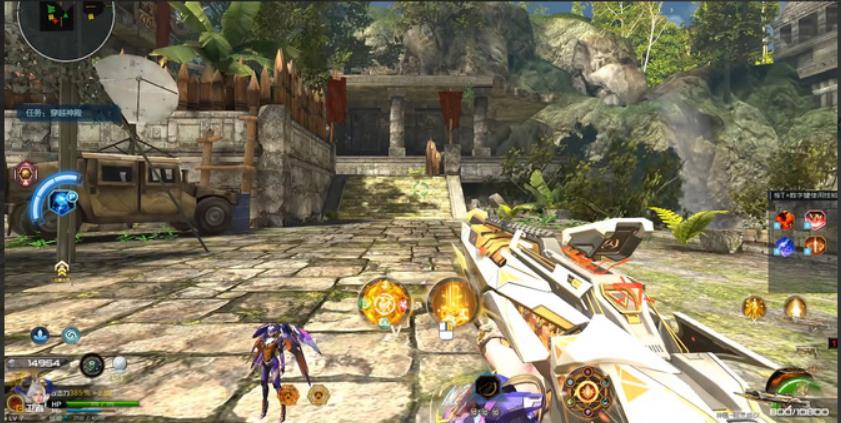Select the red hexagon badge icon
841x423 pixels.
tap(25, 173)
